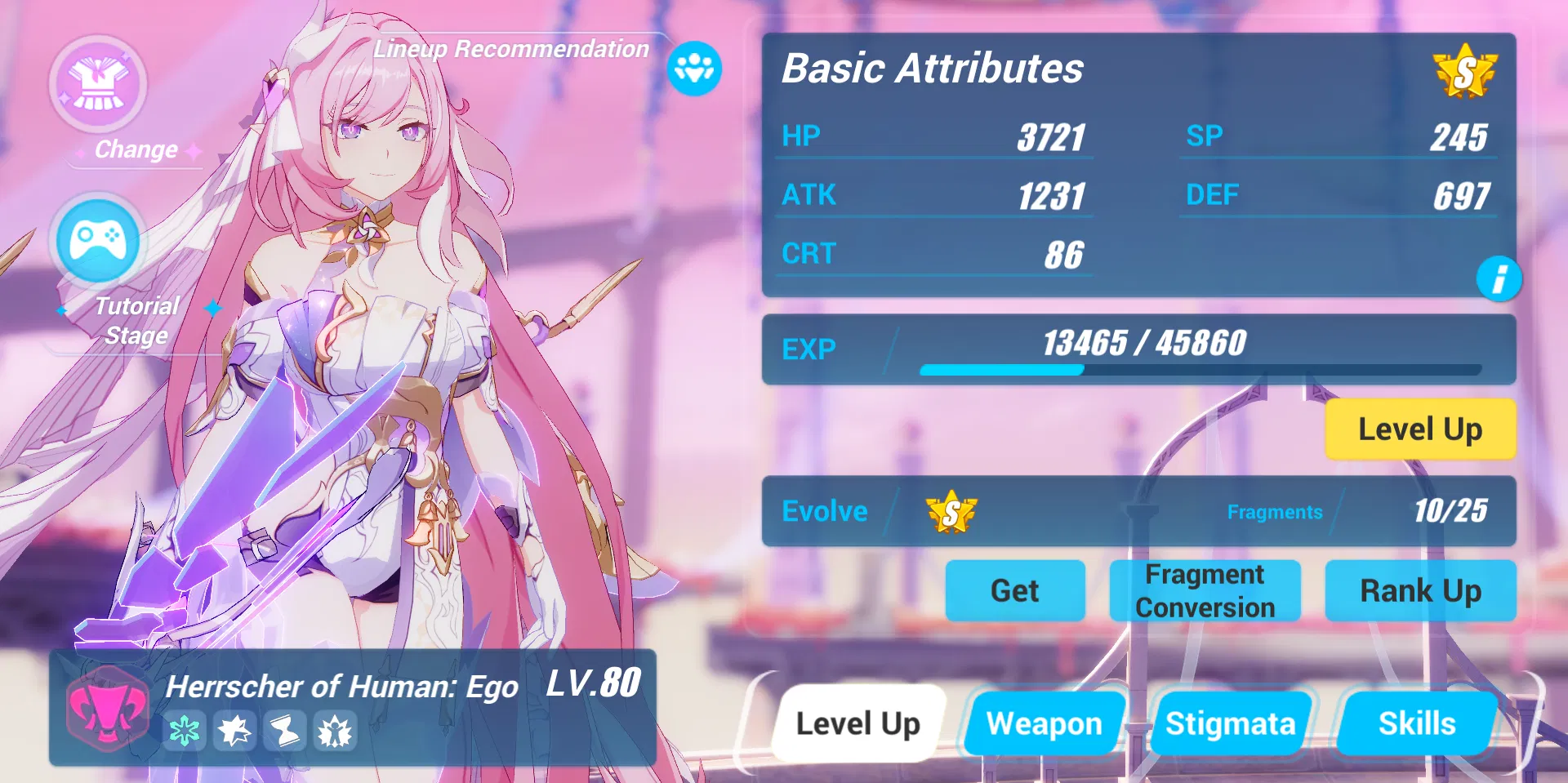Click the Get button for fragments
This screenshot has height=783, width=1568.
[1015, 590]
